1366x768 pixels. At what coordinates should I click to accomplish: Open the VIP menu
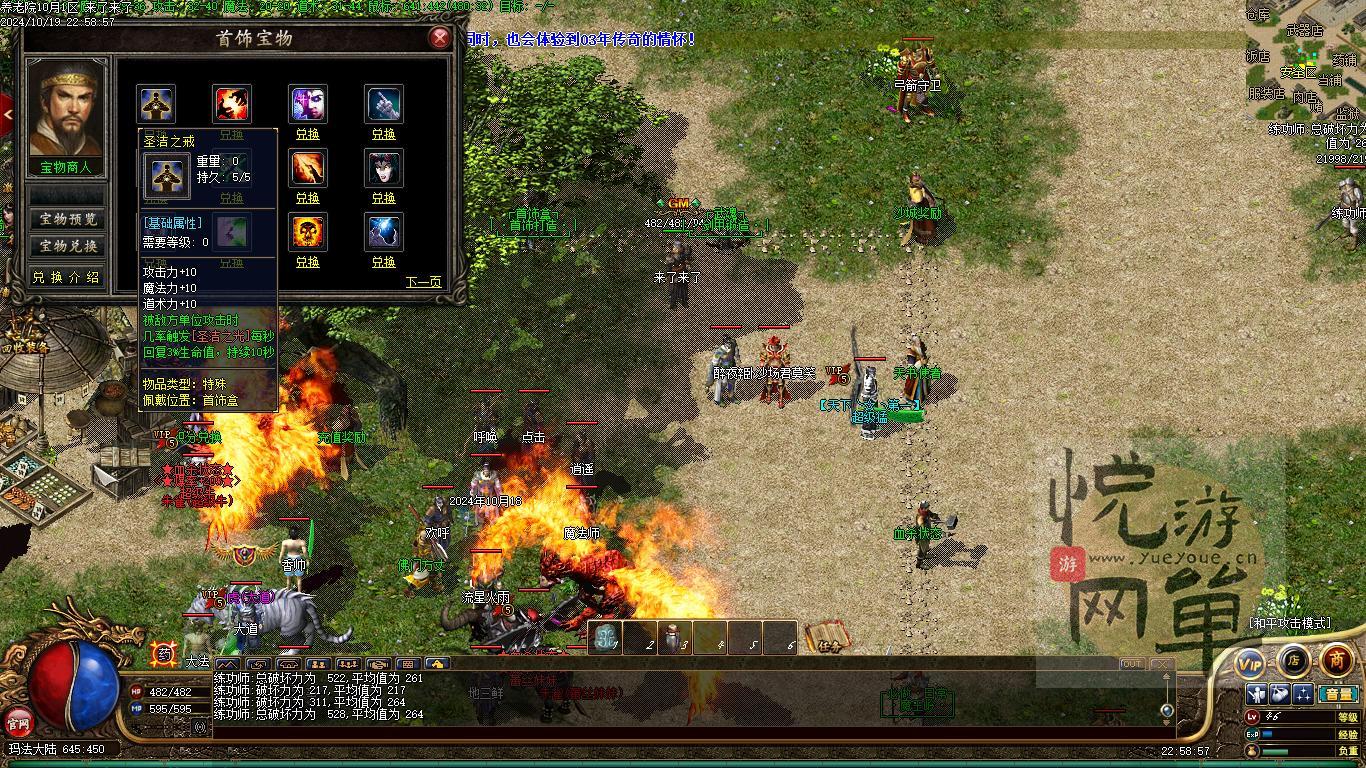tap(1250, 663)
